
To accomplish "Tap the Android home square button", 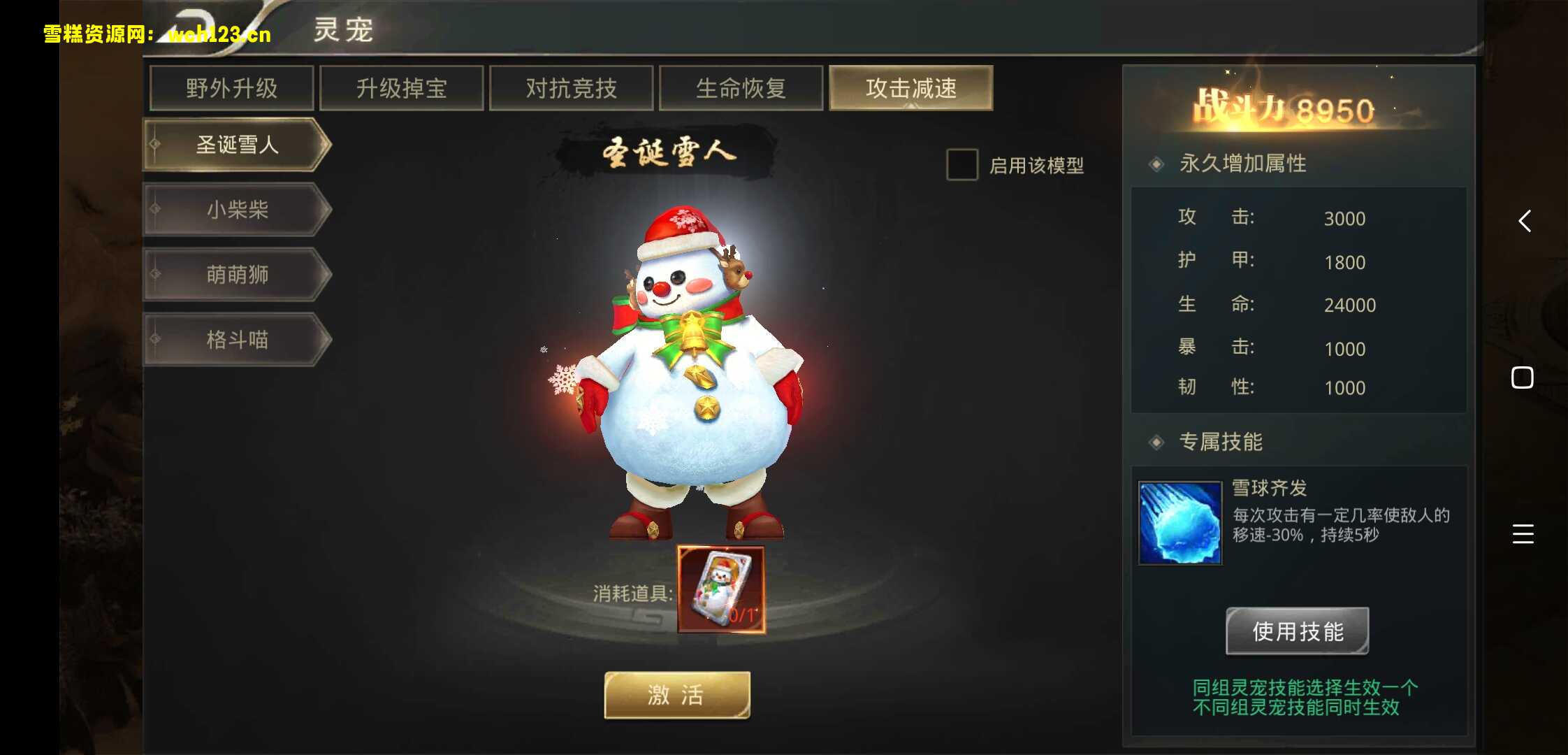I will pyautogui.click(x=1523, y=377).
